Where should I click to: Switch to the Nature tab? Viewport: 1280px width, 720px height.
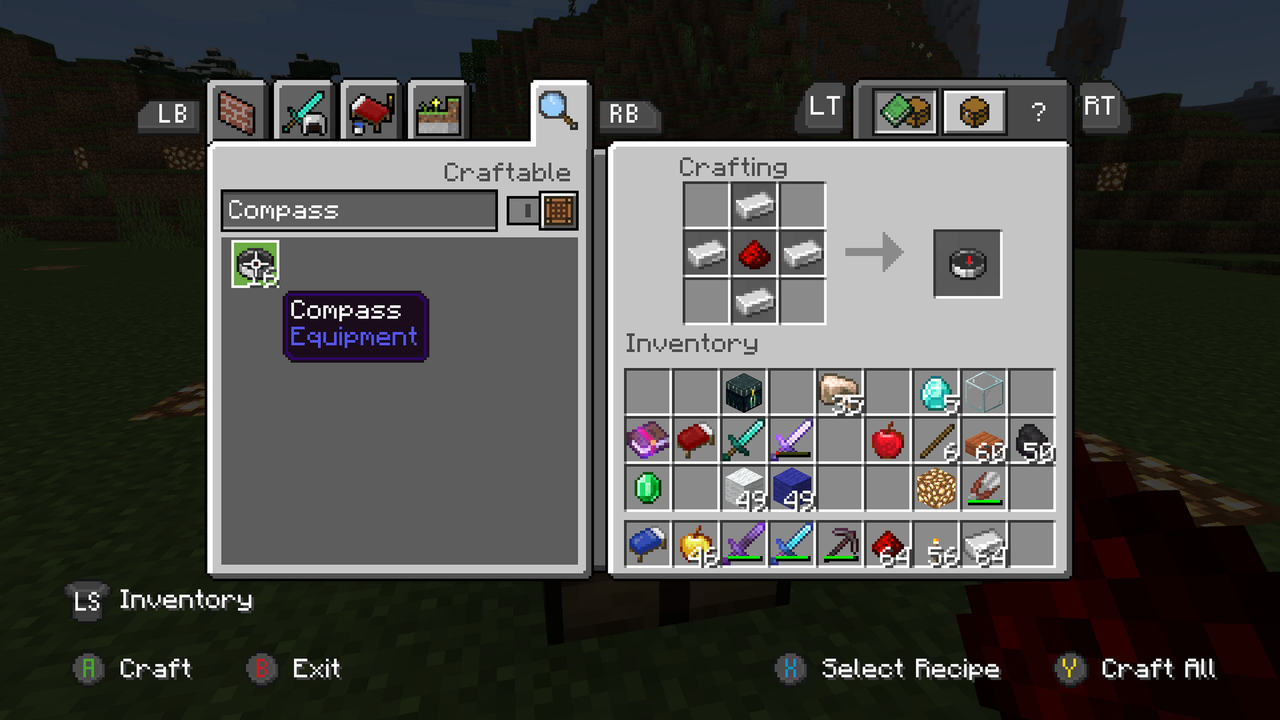(x=438, y=110)
